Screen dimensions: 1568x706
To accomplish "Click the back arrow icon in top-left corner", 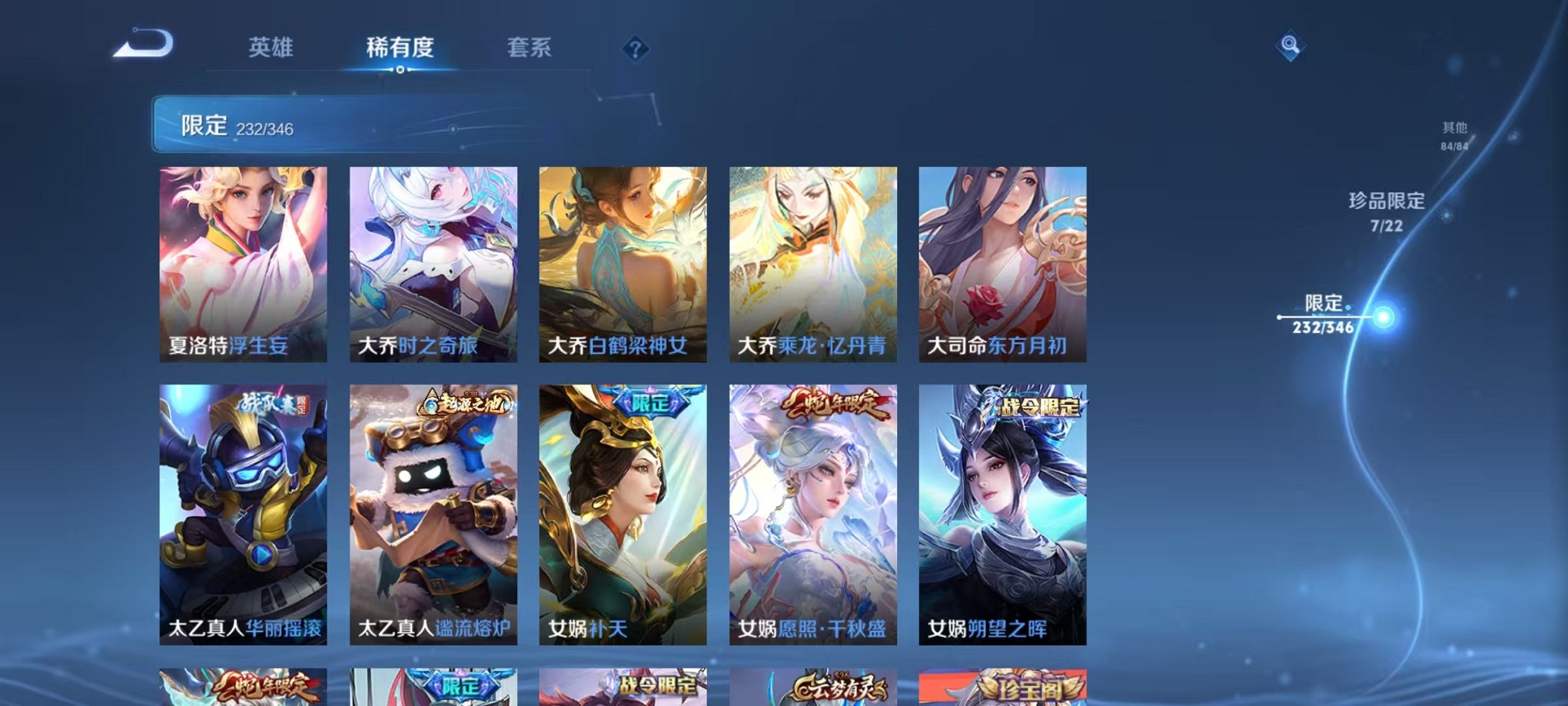I will (x=140, y=45).
